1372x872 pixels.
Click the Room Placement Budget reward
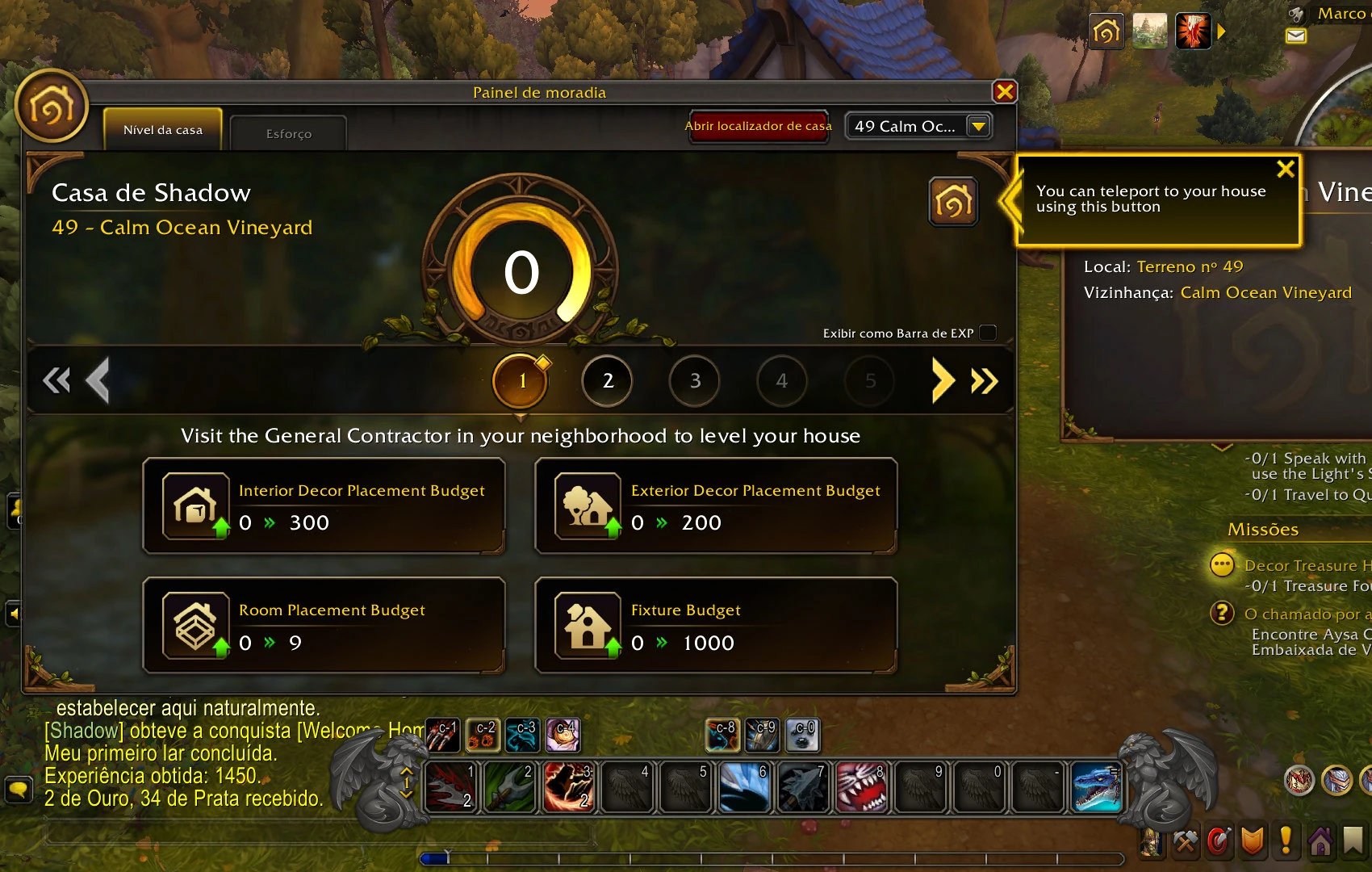pos(324,626)
